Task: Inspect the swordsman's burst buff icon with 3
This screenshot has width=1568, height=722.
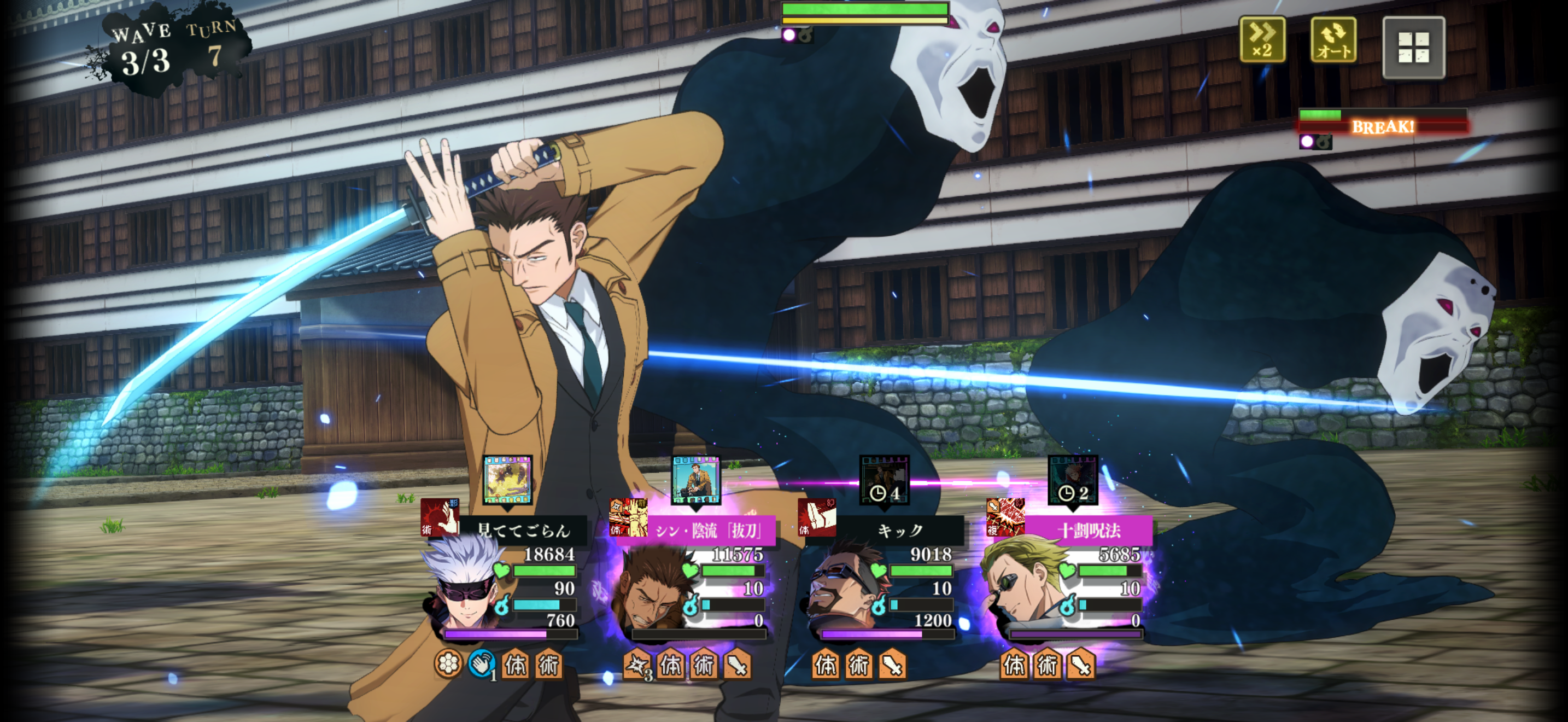Action: [x=637, y=665]
